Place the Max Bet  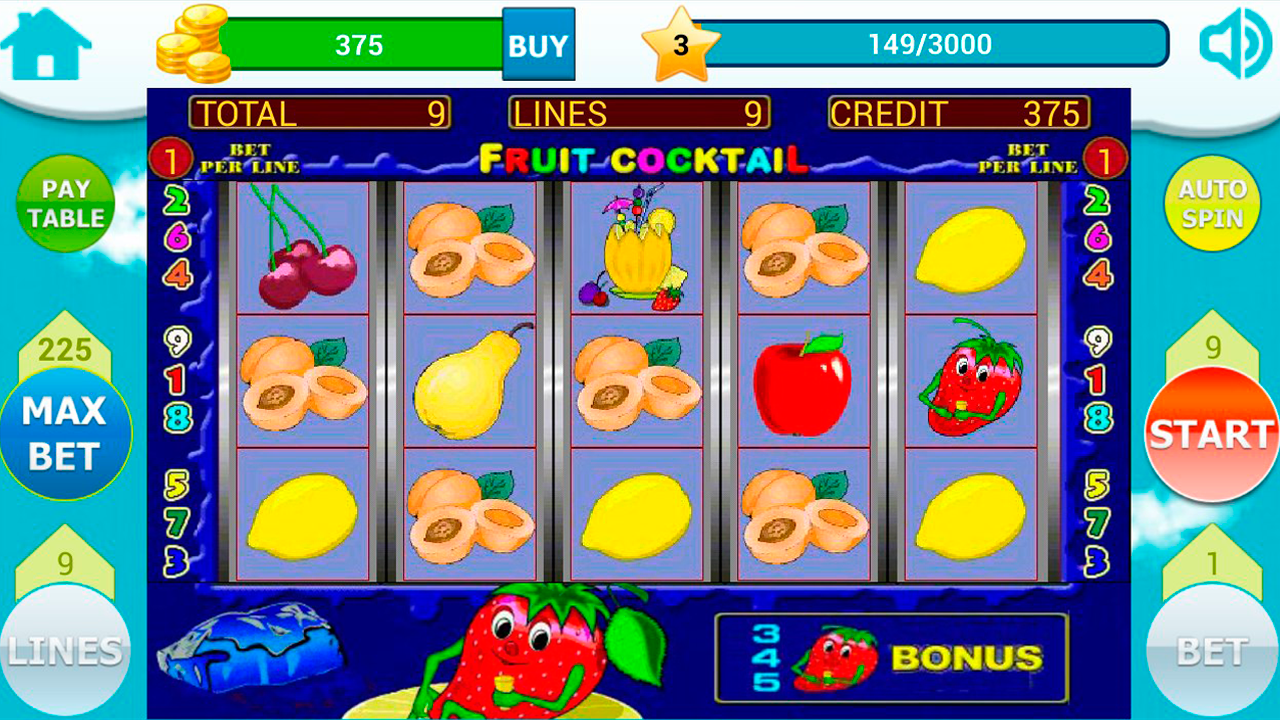pyautogui.click(x=65, y=434)
